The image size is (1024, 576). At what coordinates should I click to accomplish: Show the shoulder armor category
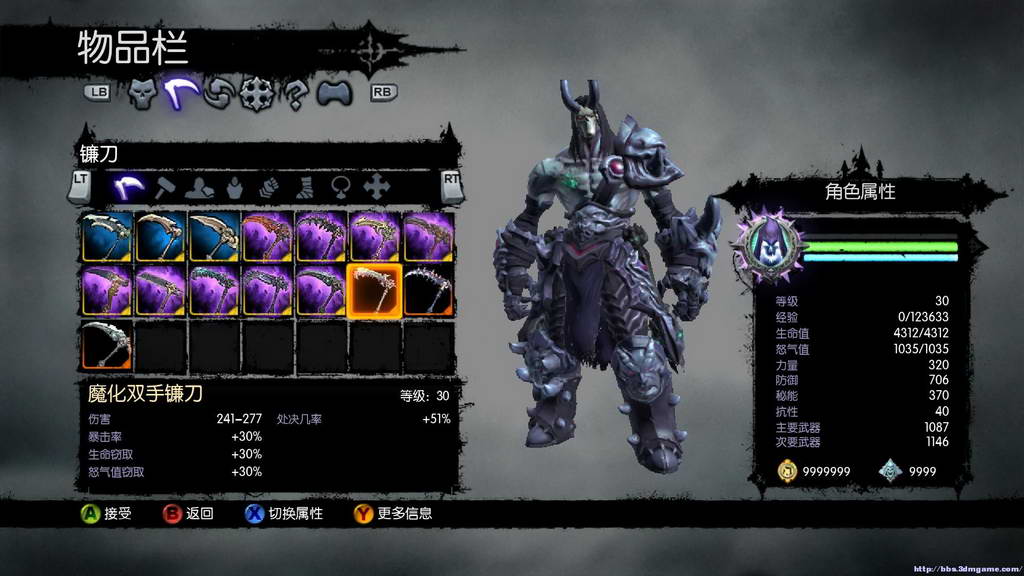point(202,185)
